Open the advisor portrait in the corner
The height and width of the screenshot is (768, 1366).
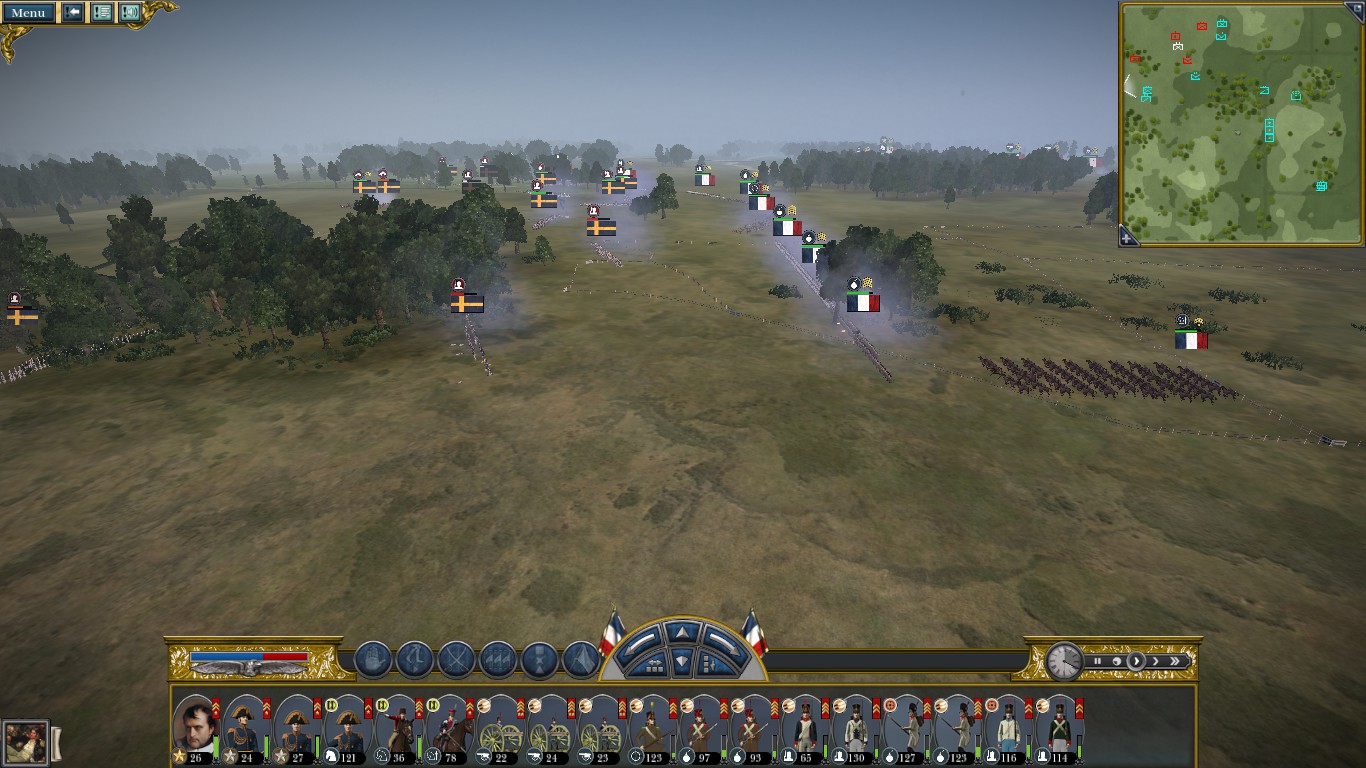[25, 743]
